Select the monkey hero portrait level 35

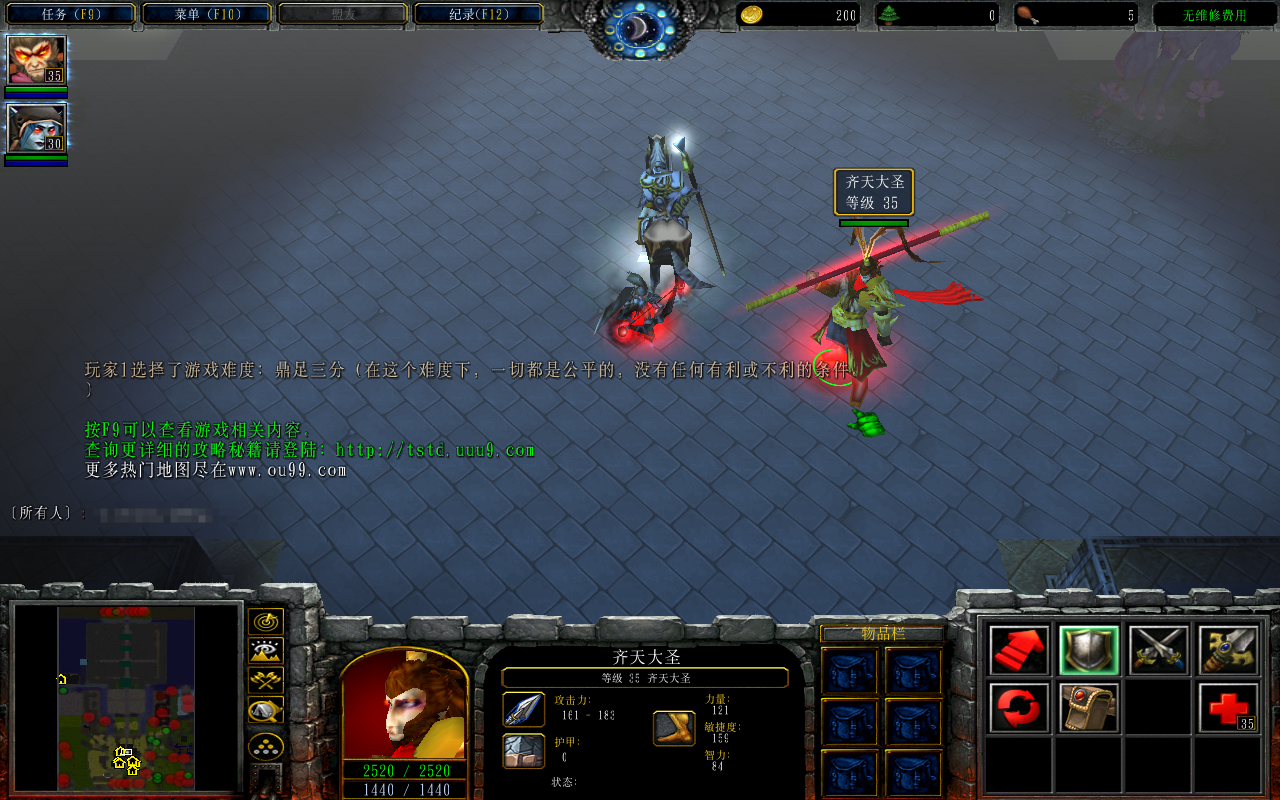tap(37, 60)
